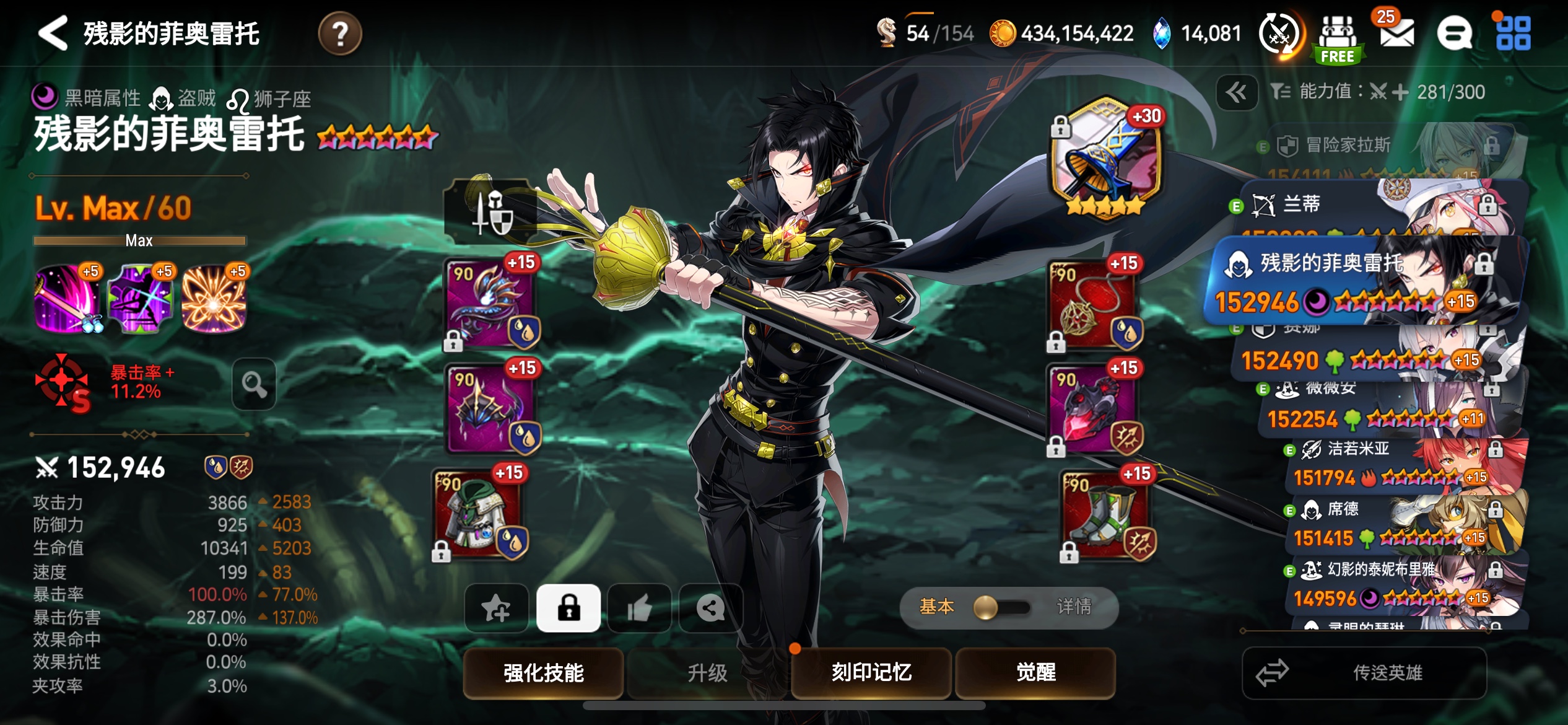Open the question mark help button
Image resolution: width=1568 pixels, height=725 pixels.
click(339, 33)
